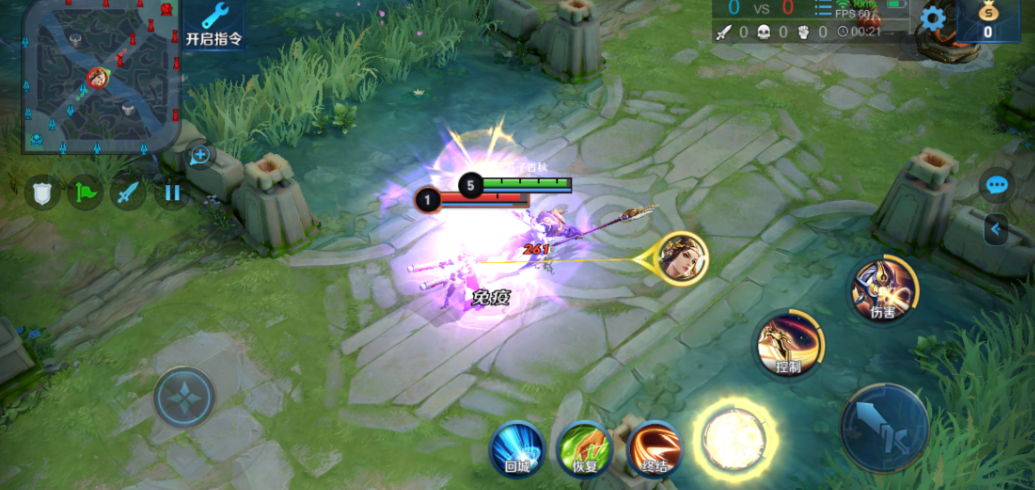Trigger the glowing yellow skill button
This screenshot has height=490, width=1035.
[x=735, y=437]
